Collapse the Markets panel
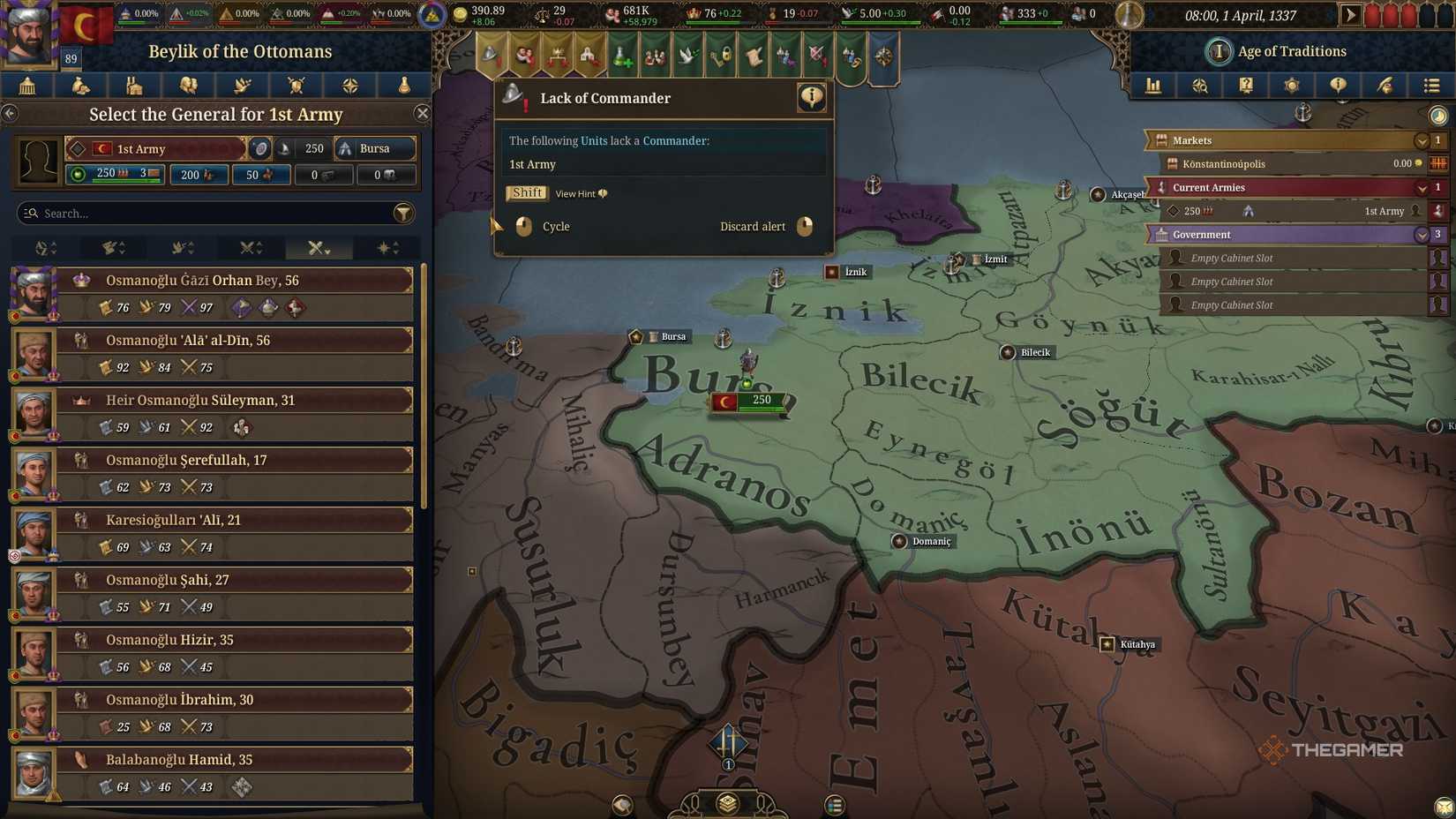 click(1421, 139)
